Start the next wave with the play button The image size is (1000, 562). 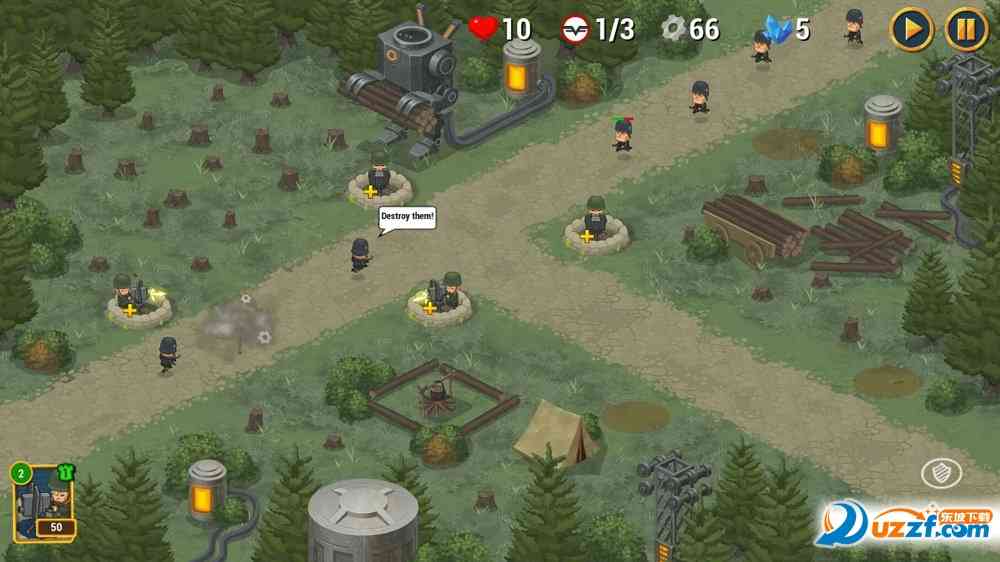click(911, 28)
